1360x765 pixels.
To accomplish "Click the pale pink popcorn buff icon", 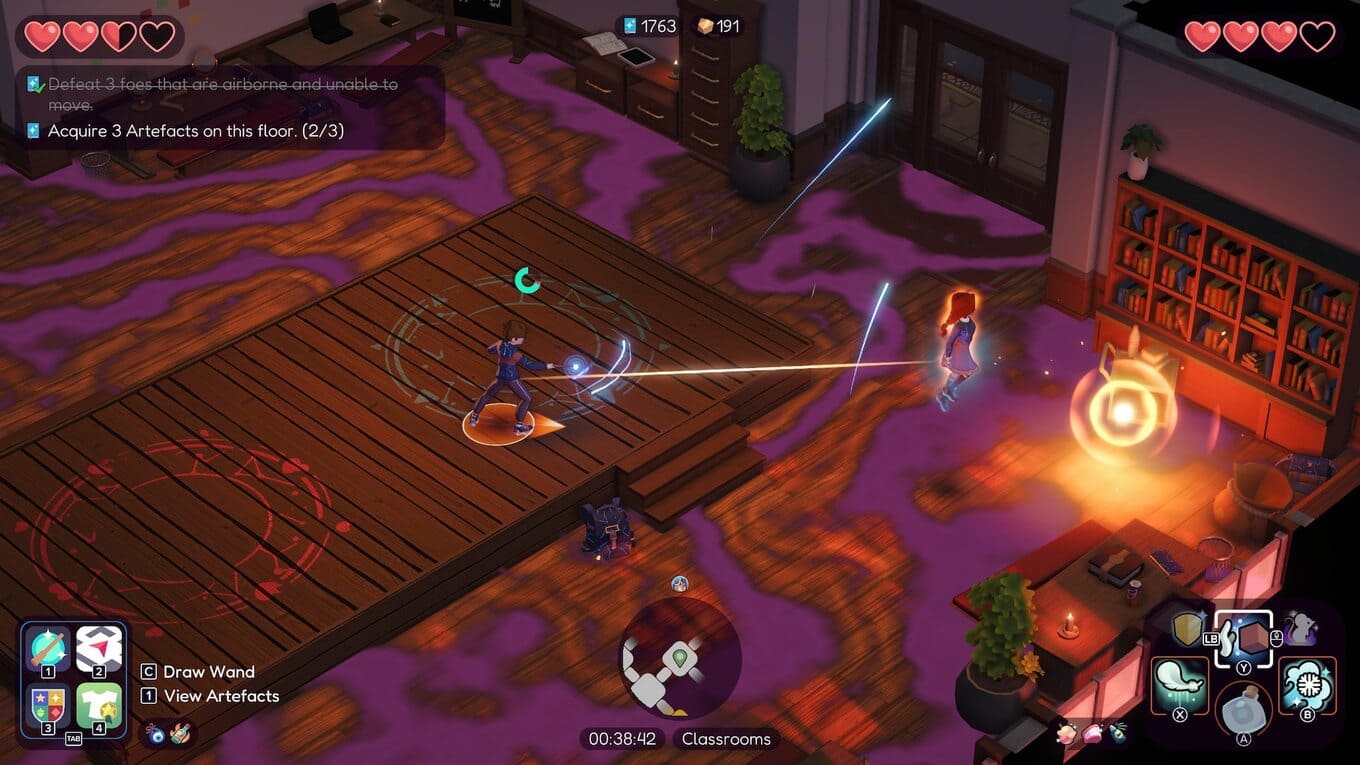I will (x=1066, y=735).
